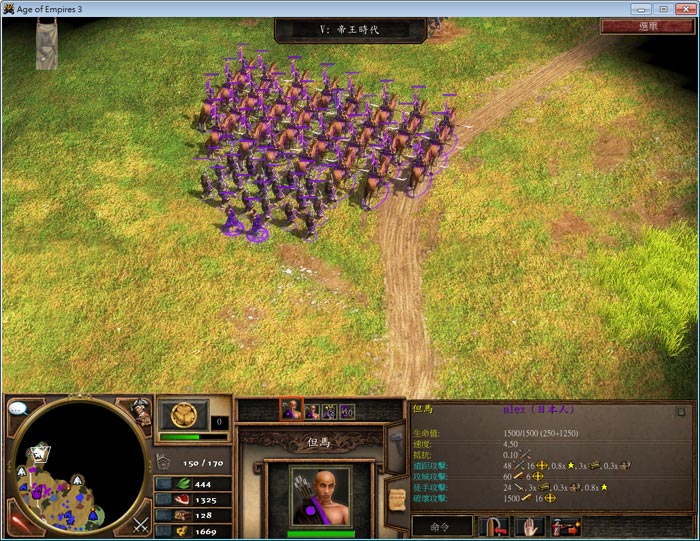Activate the musket soldier command icon
Image resolution: width=700 pixels, height=541 pixels.
point(565,527)
